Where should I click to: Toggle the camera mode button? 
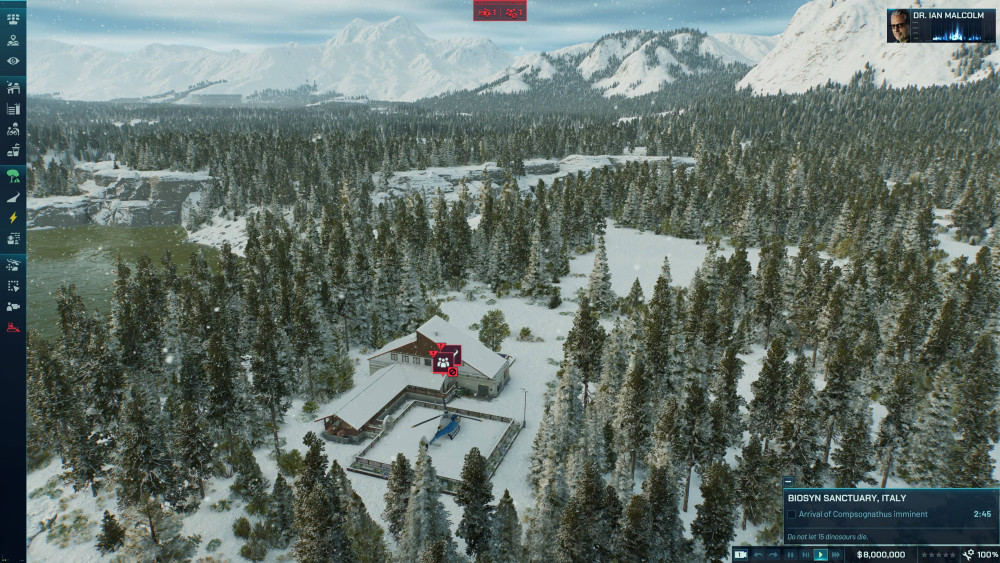[741, 554]
